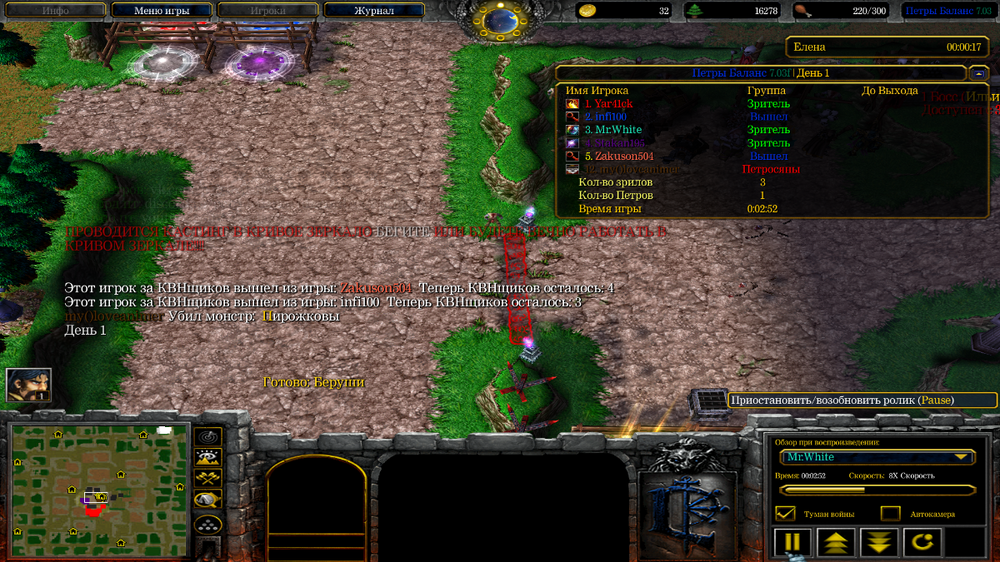The image size is (1000, 562).
Task: Pause the replay playback
Action: pyautogui.click(x=792, y=543)
